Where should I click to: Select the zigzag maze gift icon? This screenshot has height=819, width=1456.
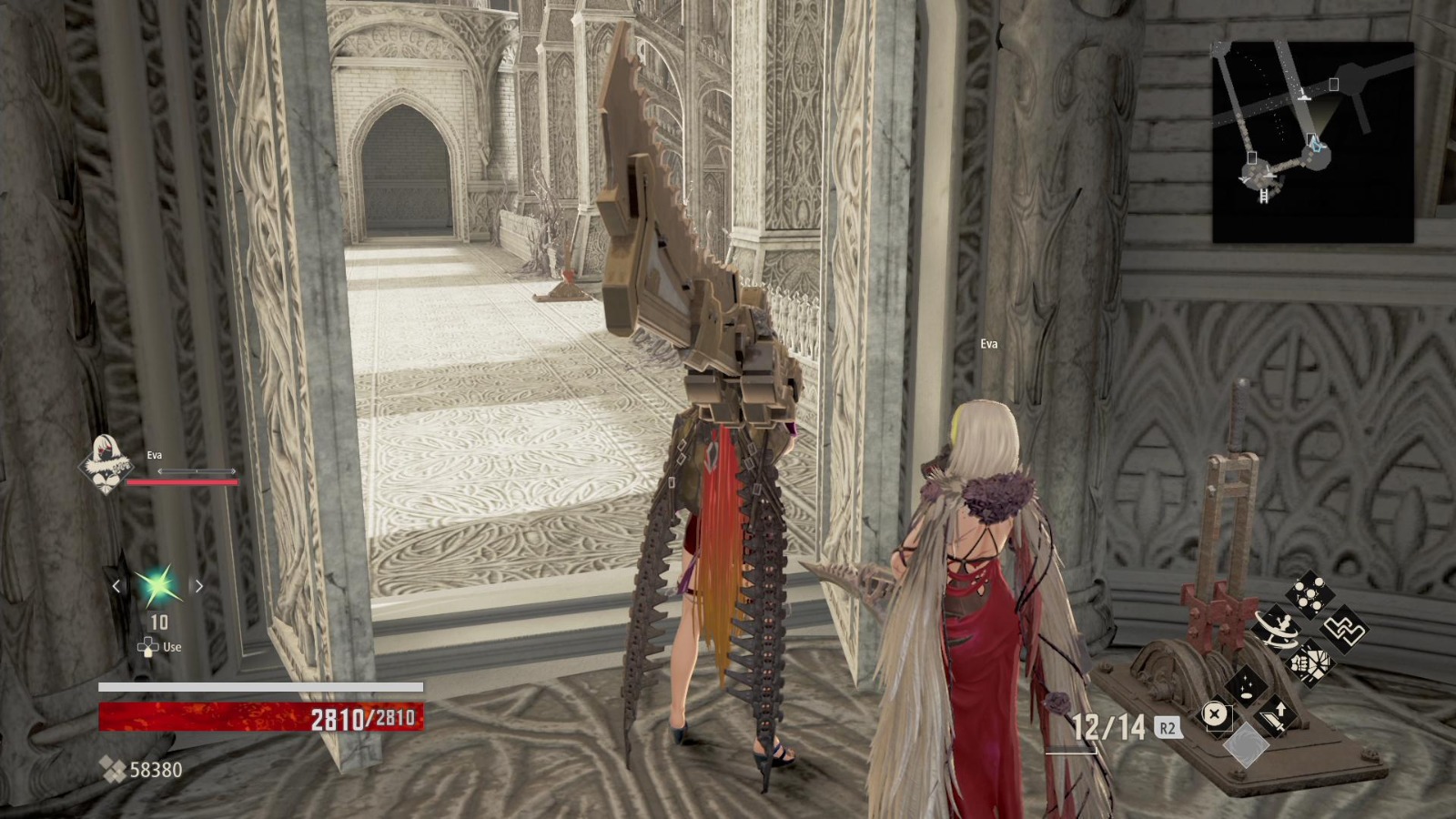tap(1345, 631)
